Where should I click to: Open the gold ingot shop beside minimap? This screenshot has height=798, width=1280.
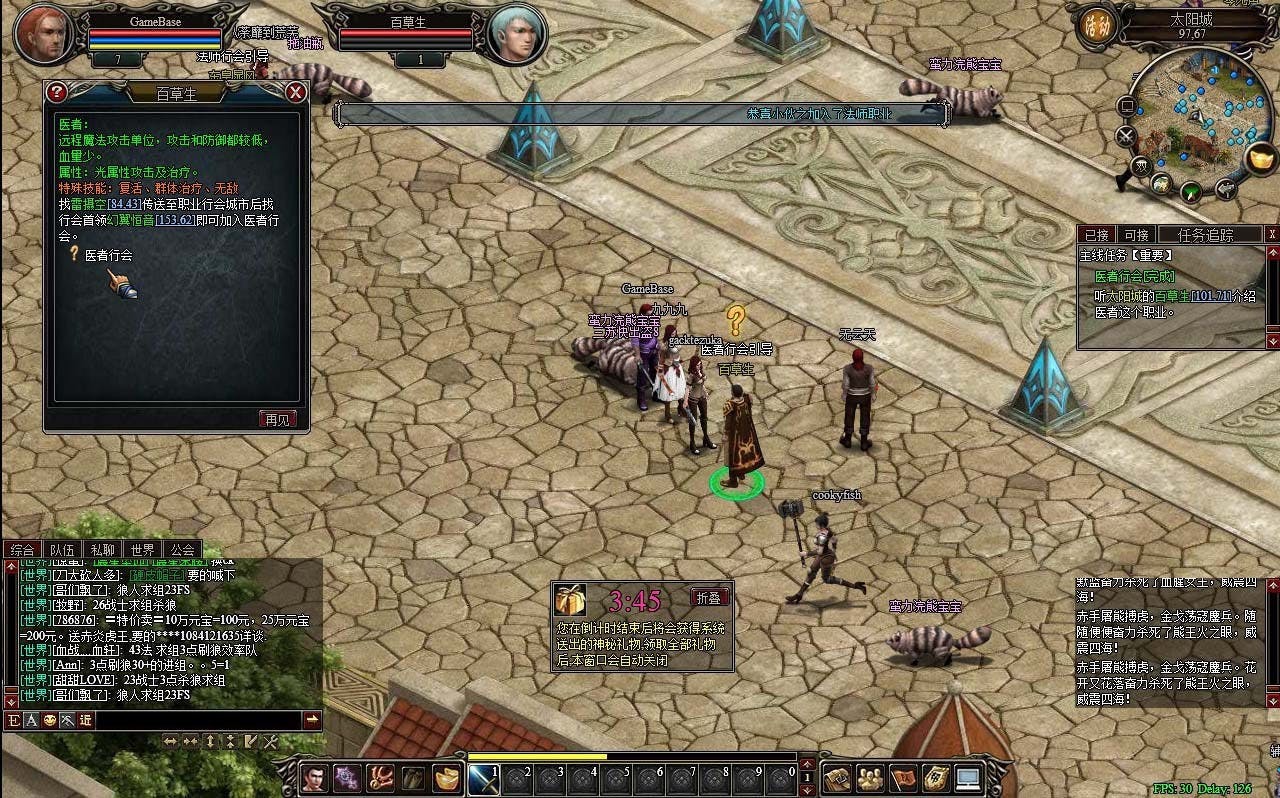(x=1263, y=158)
